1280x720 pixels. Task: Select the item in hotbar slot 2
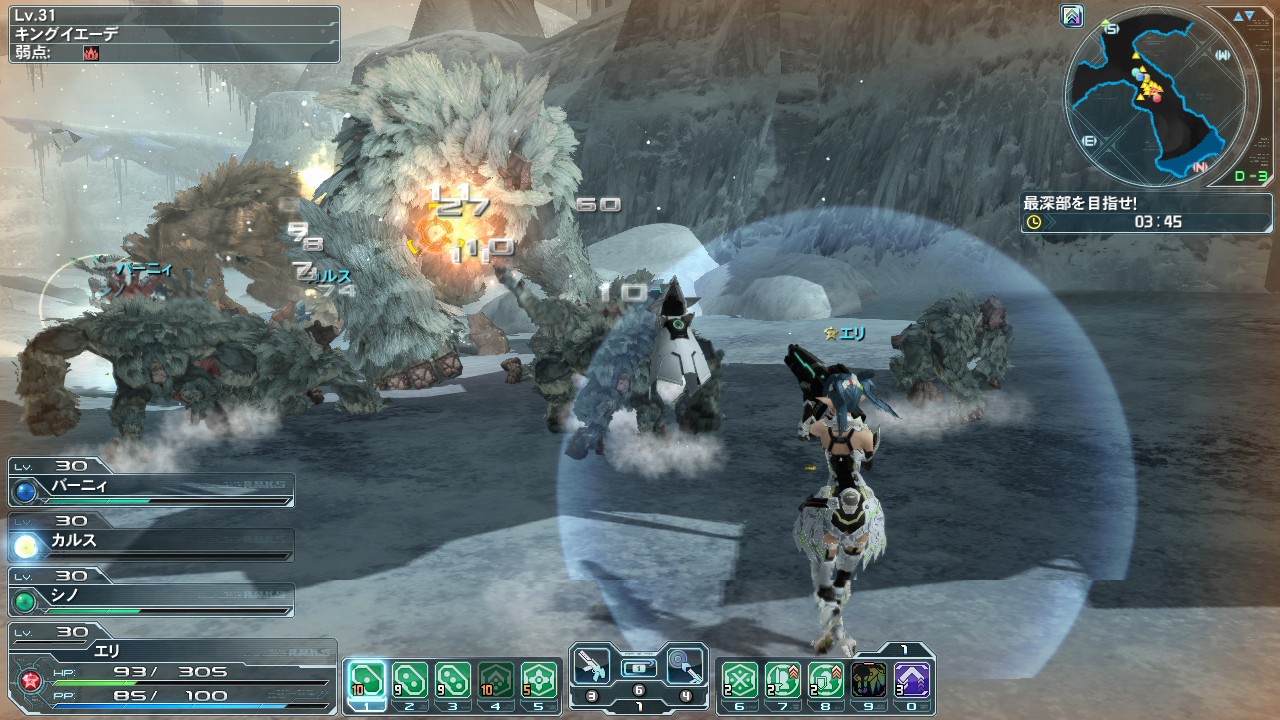[410, 680]
